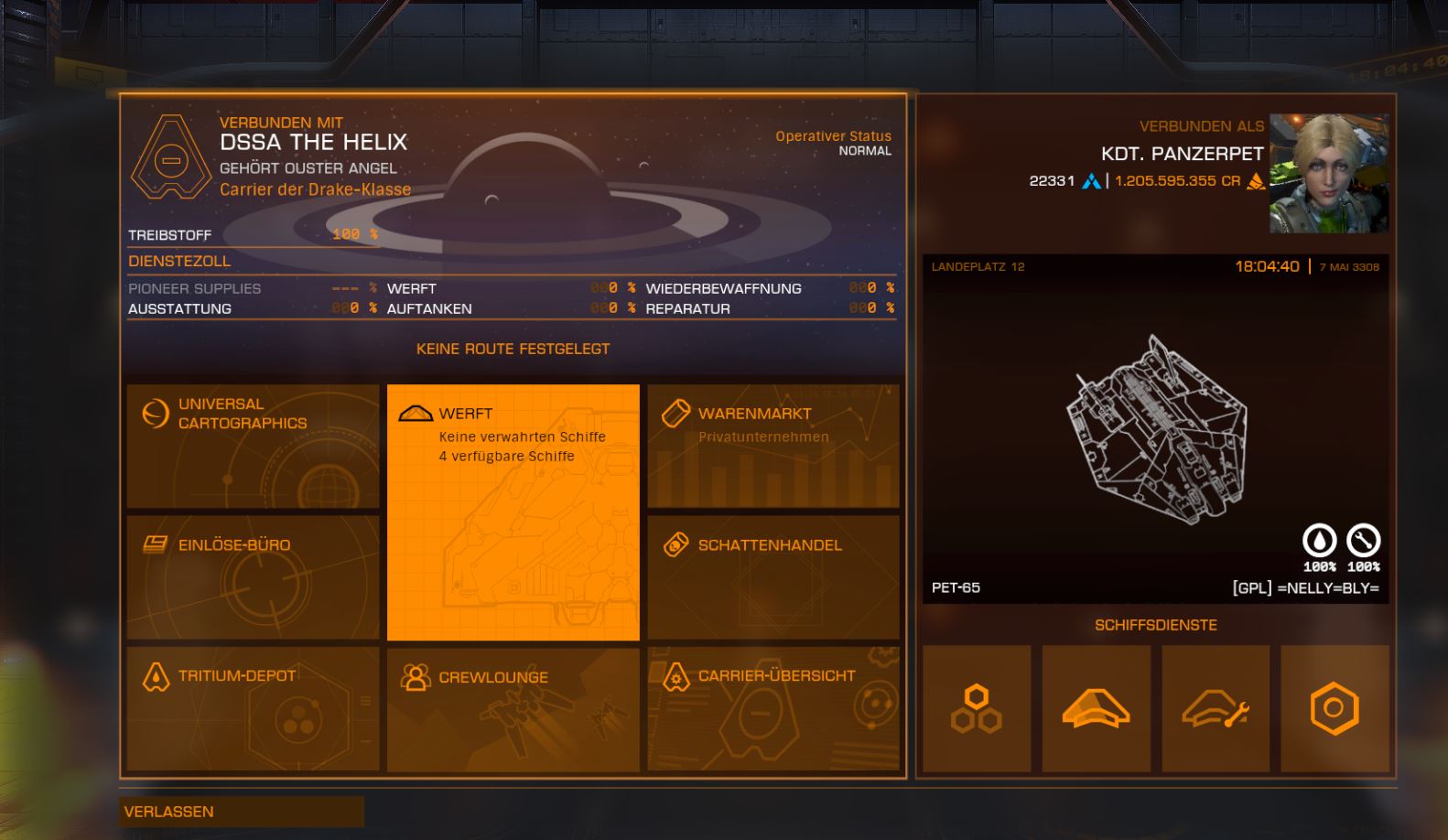
Task: Select the Werft shipyard tile
Action: click(513, 512)
